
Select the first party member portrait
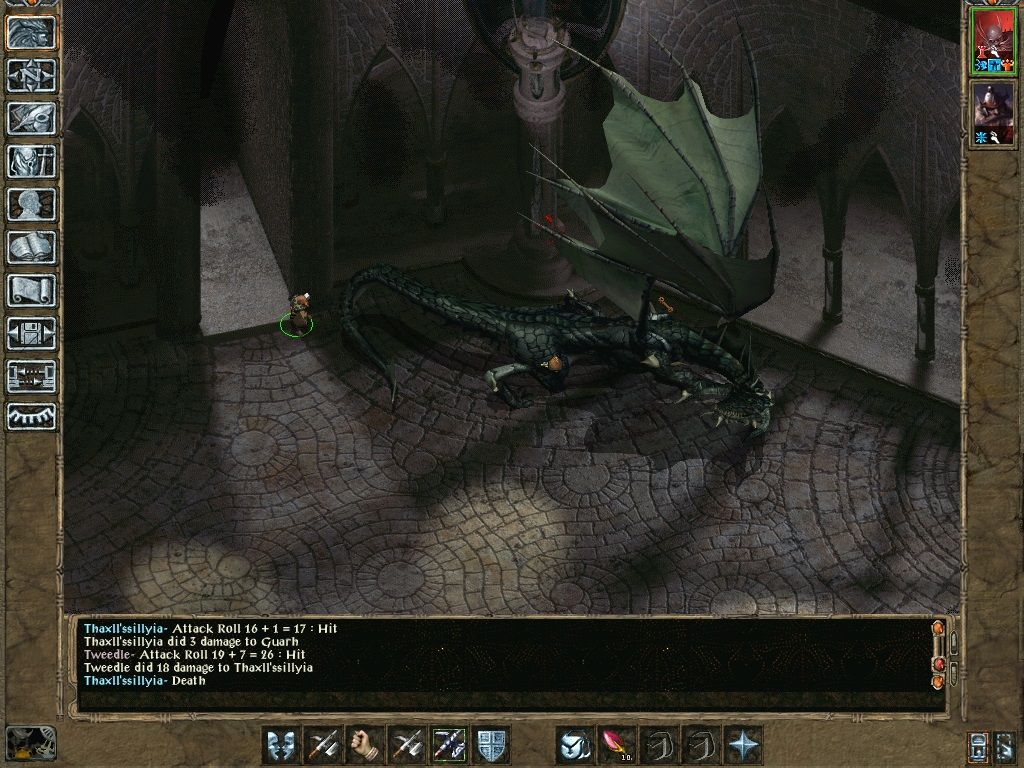994,42
